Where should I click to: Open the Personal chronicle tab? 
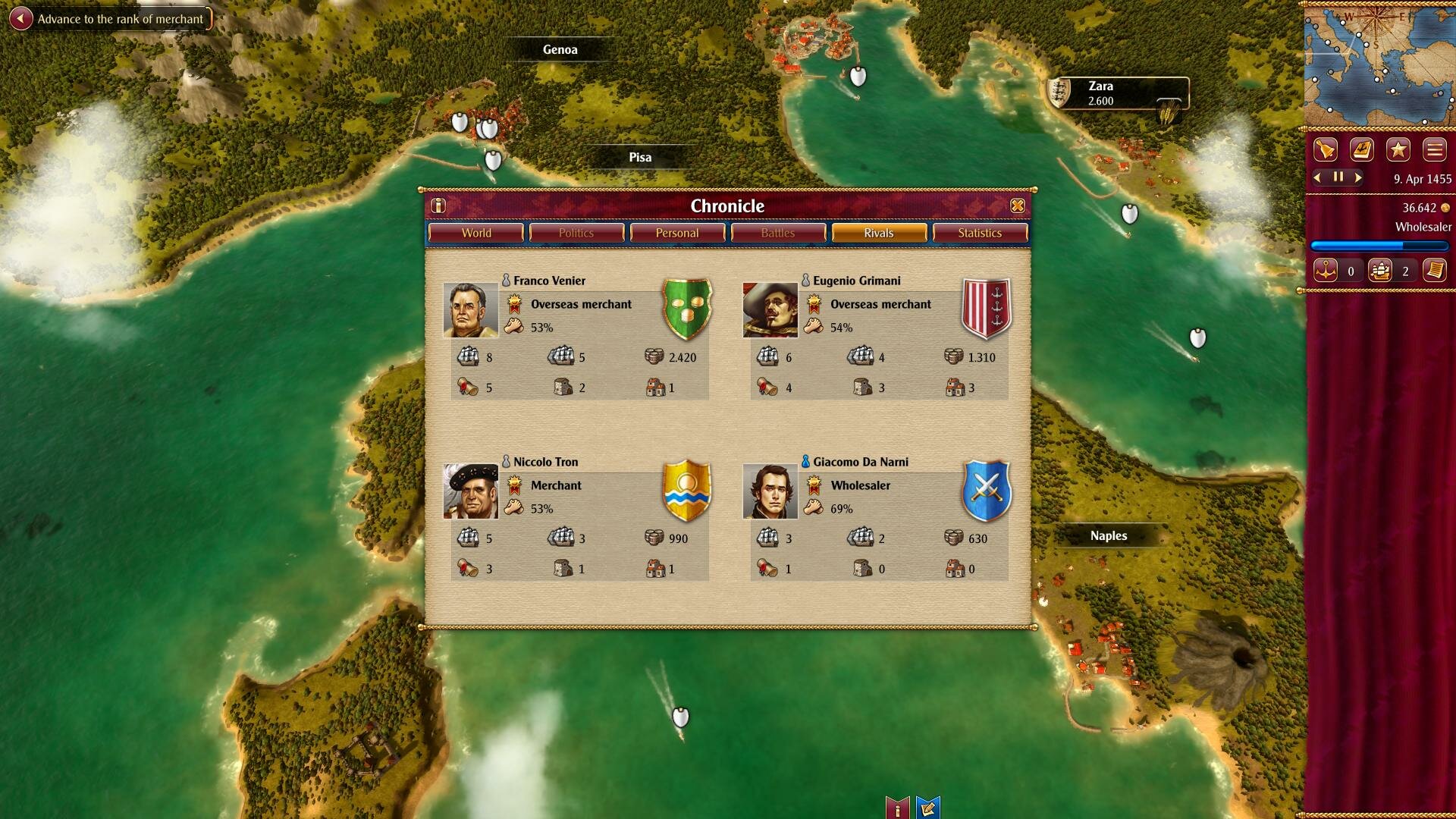click(677, 233)
